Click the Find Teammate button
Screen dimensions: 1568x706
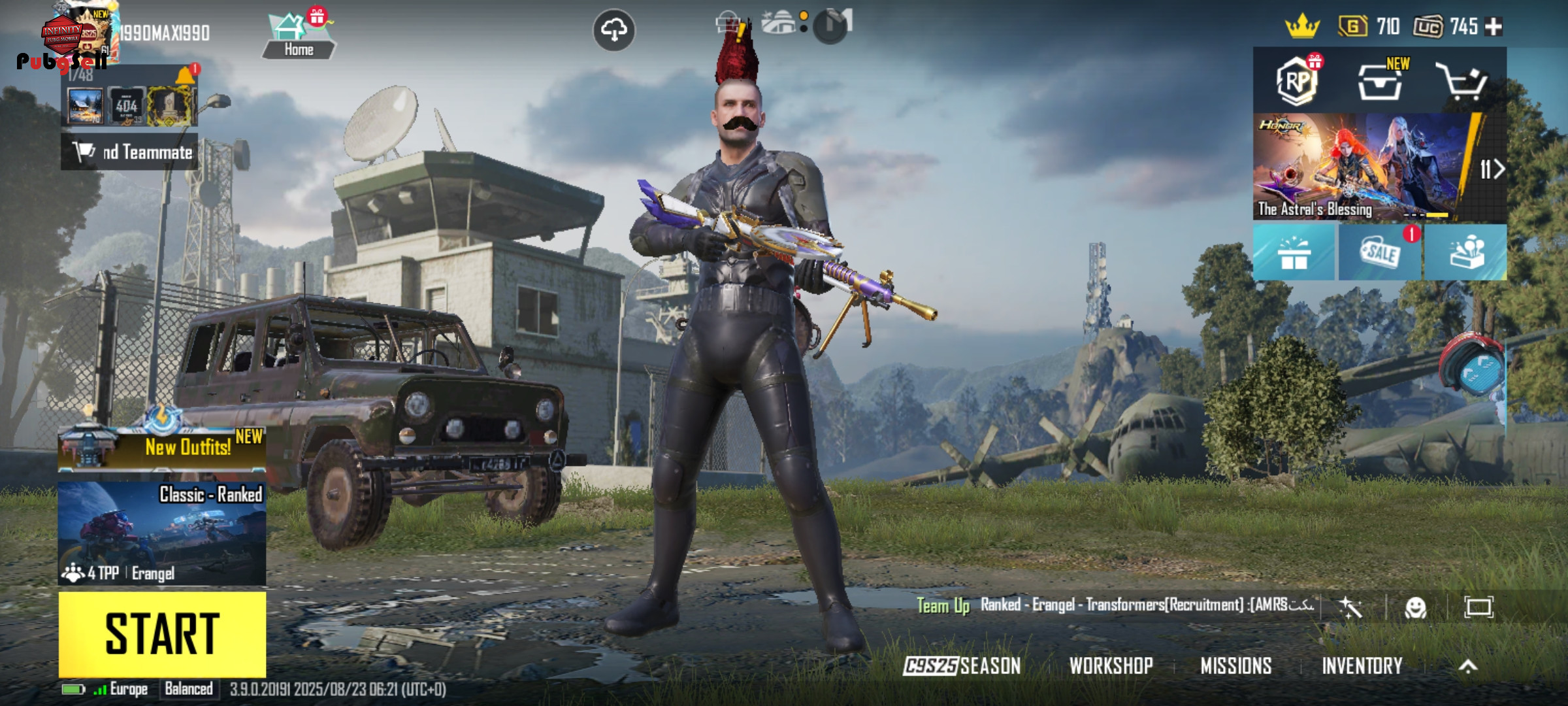(x=129, y=152)
